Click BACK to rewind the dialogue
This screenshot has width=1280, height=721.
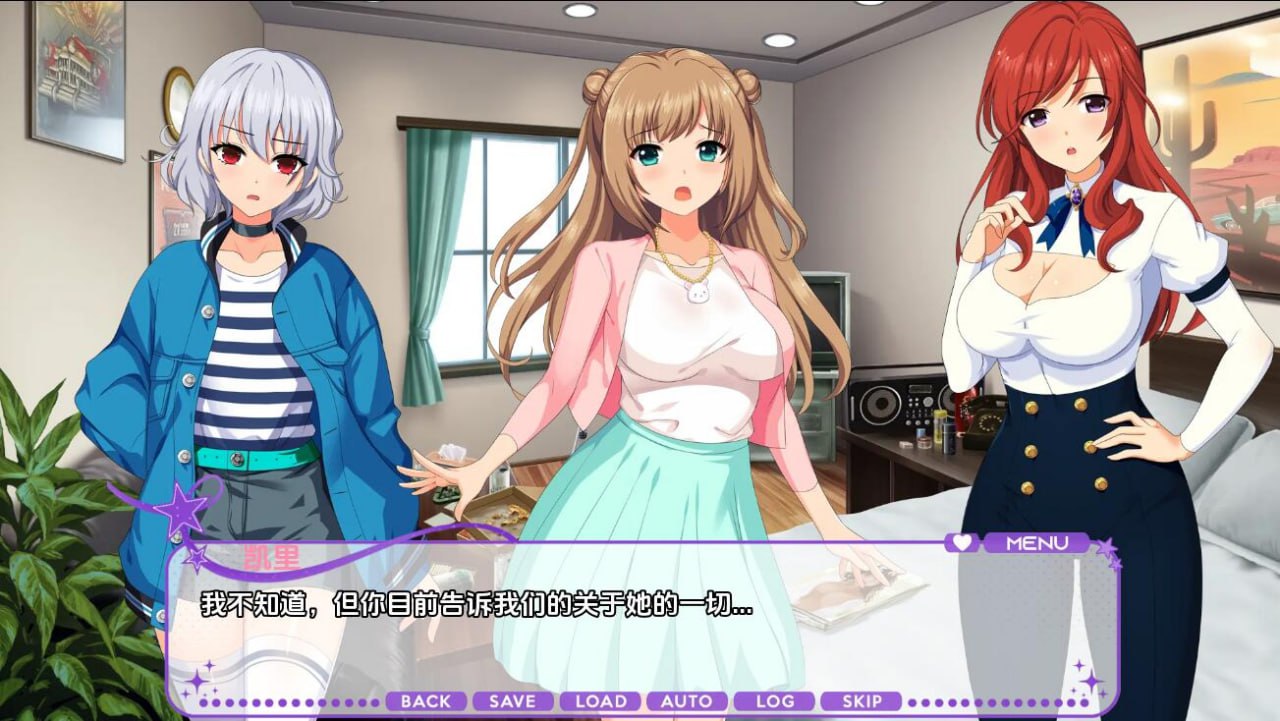(425, 701)
